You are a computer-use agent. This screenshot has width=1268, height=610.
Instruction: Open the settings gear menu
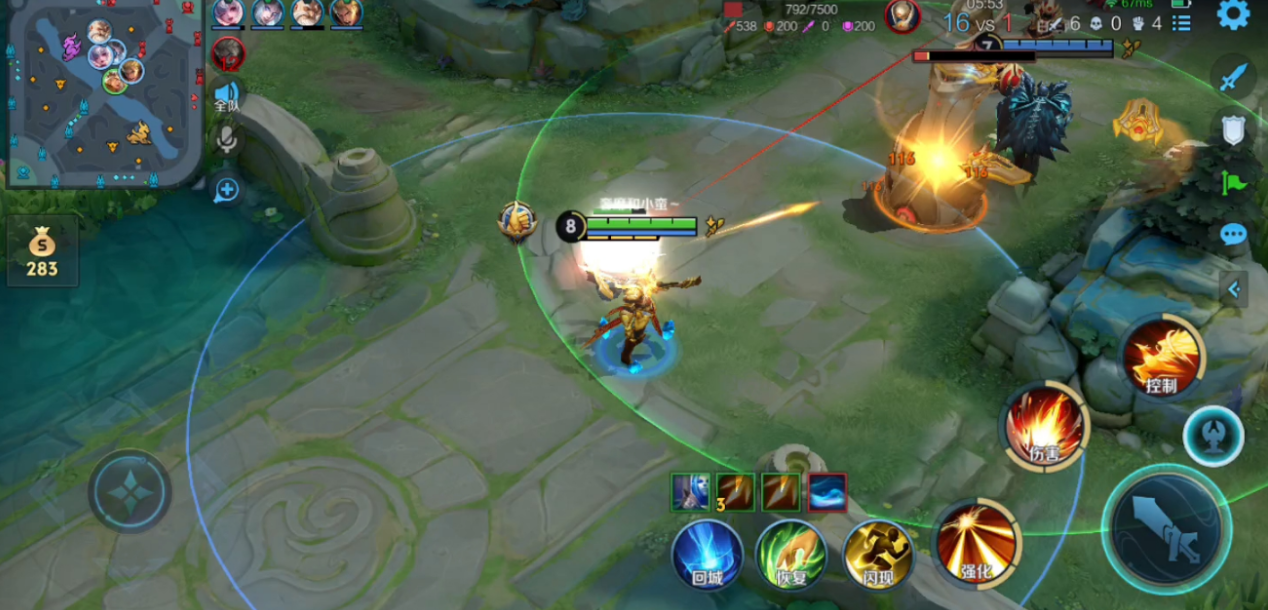coord(1232,15)
